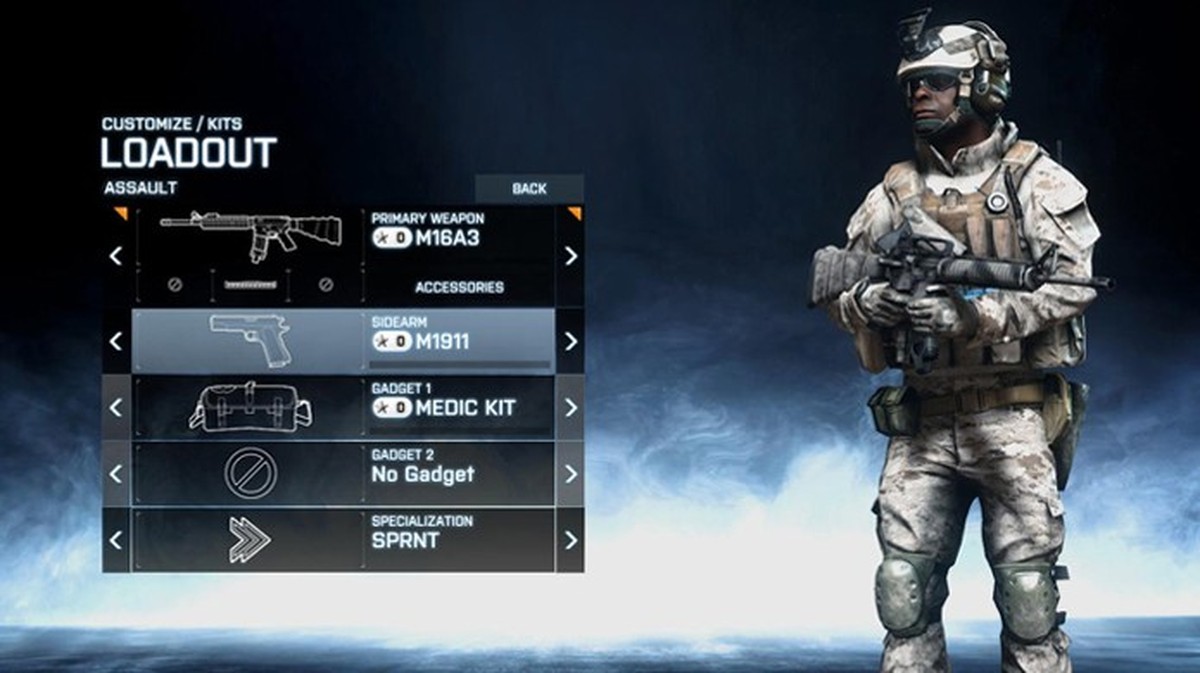Viewport: 1200px width, 673px height.
Task: Open the primary weapon Accessories
Action: click(459, 287)
